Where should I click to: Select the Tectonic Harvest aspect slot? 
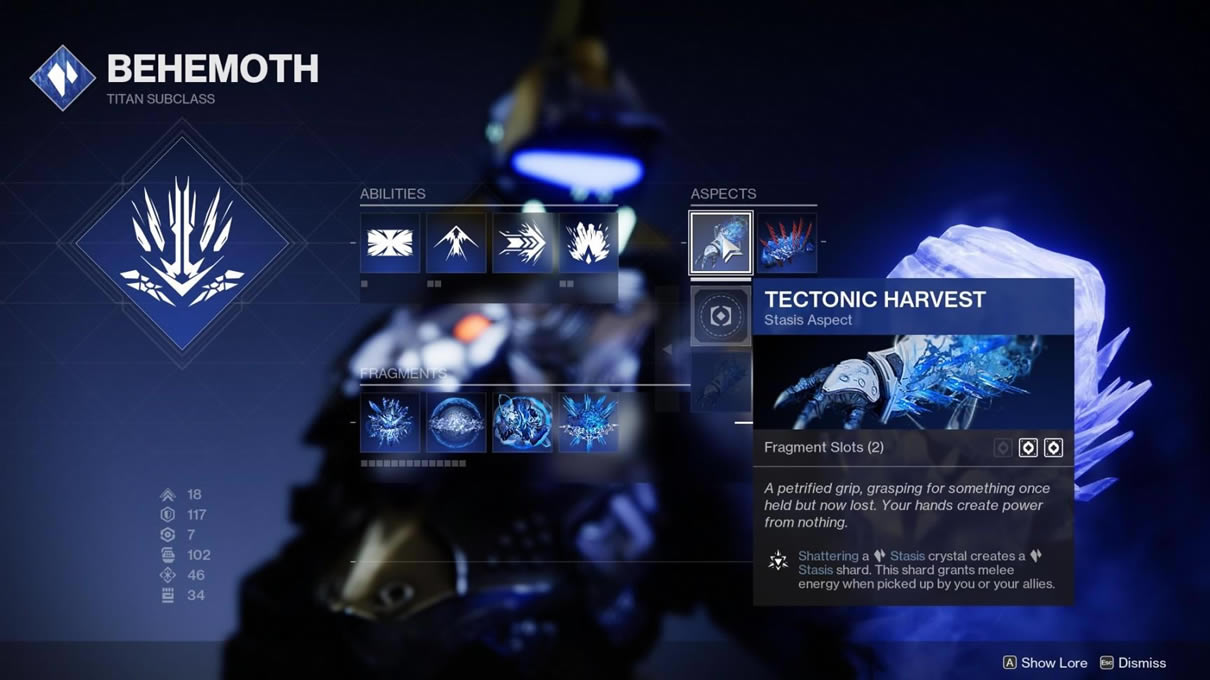pyautogui.click(x=721, y=243)
